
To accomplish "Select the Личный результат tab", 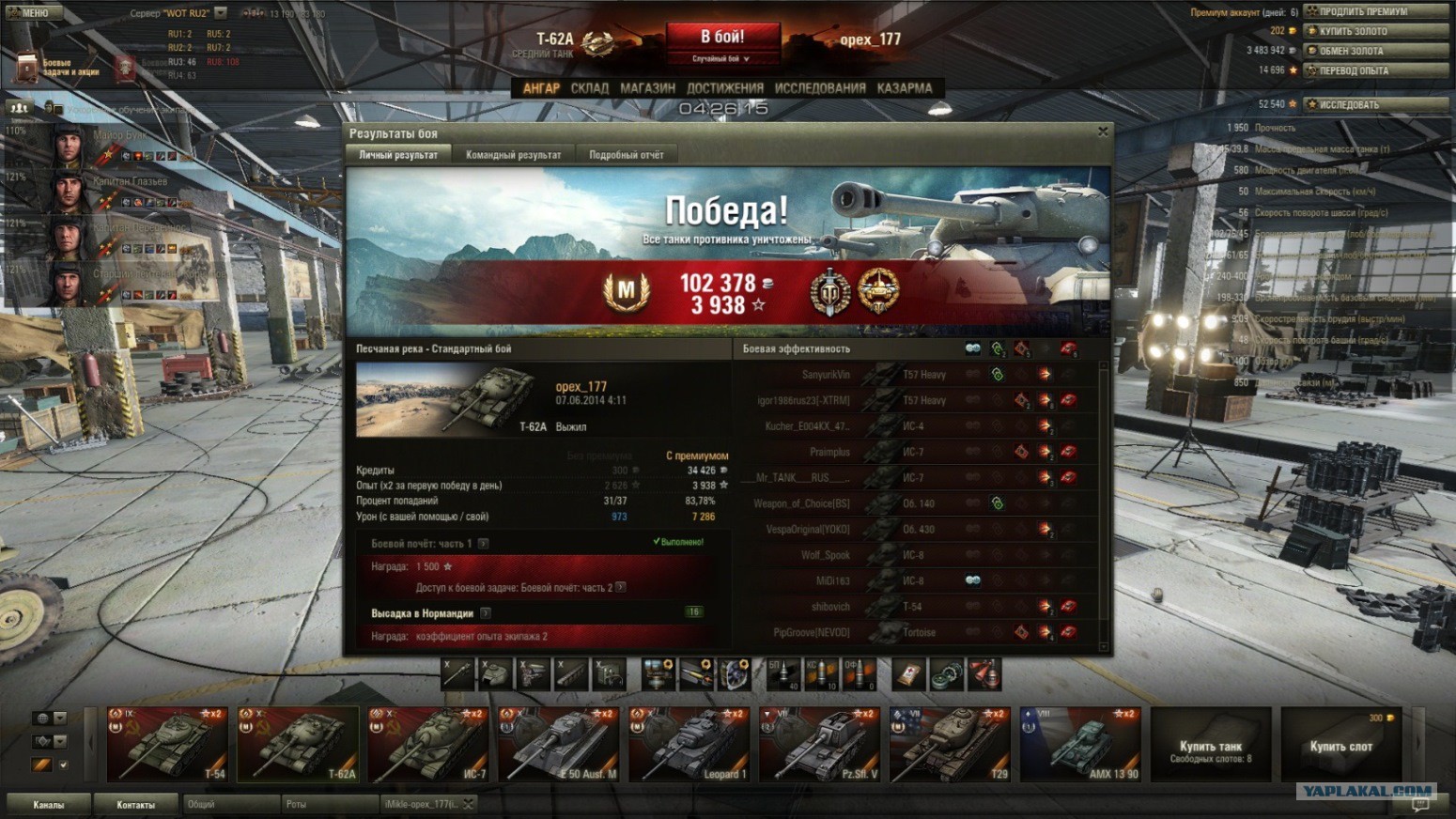I will pyautogui.click(x=398, y=155).
